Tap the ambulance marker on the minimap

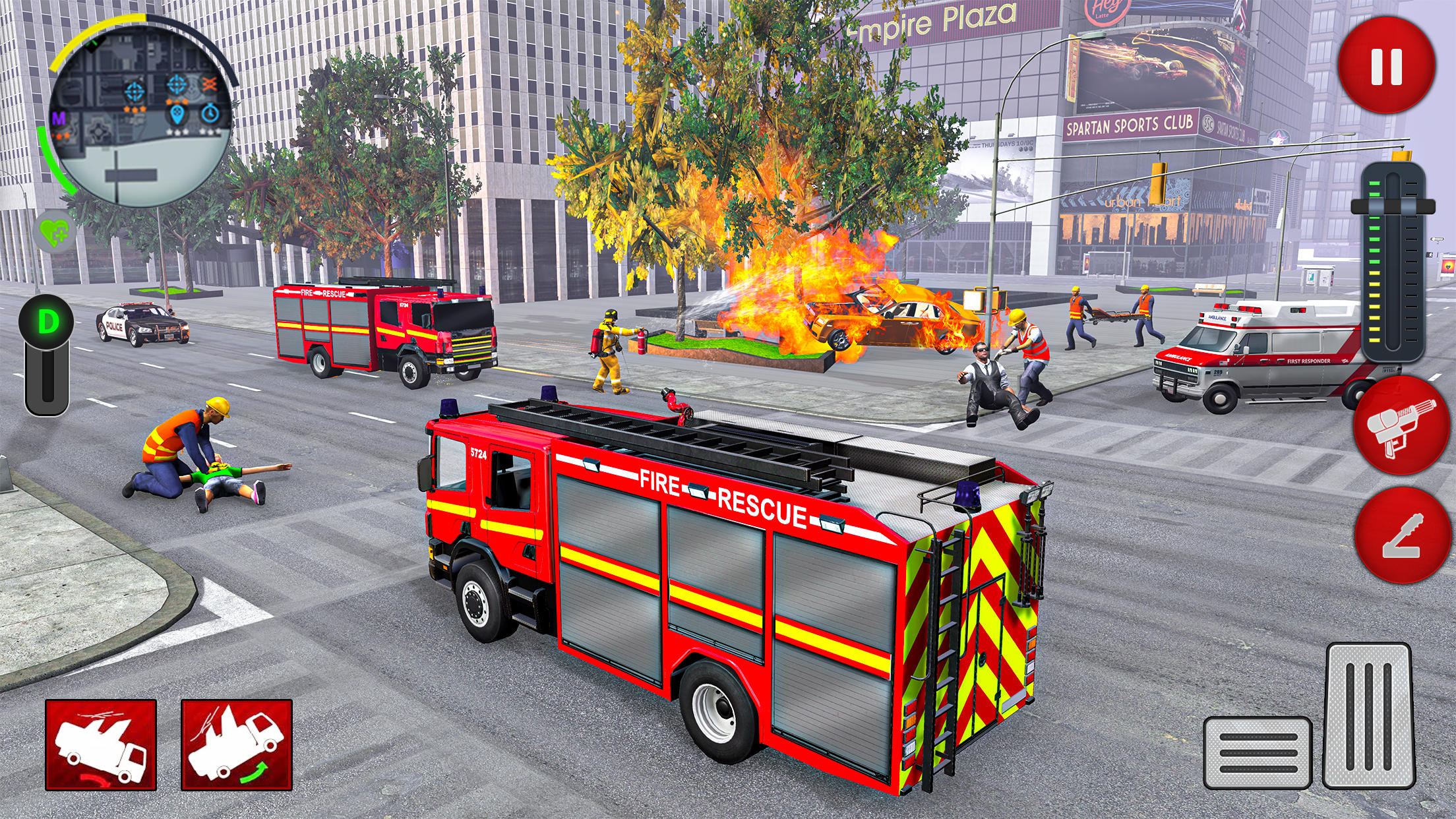click(x=177, y=116)
